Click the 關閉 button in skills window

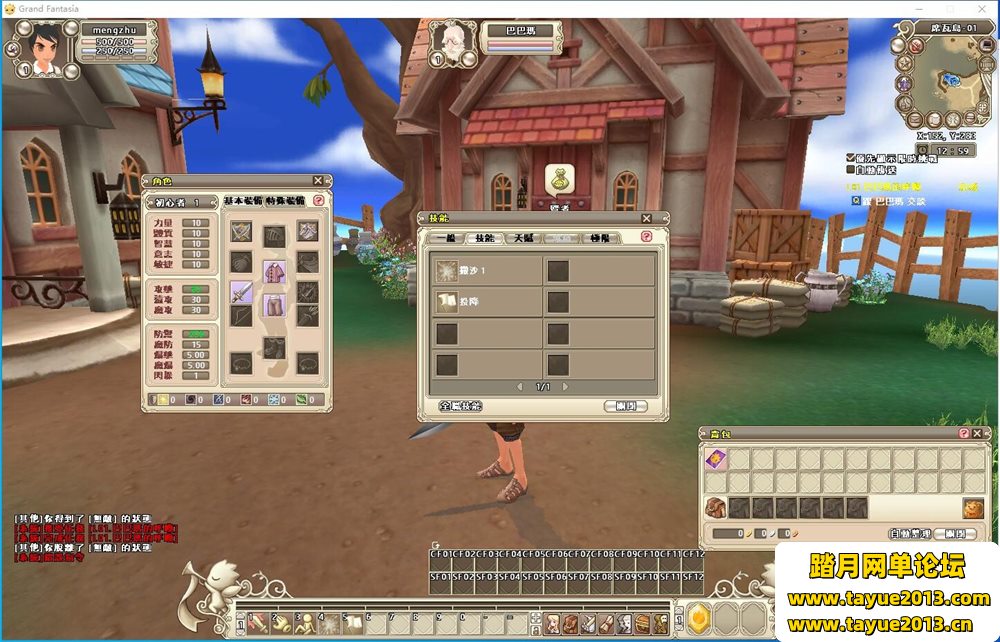coord(626,406)
